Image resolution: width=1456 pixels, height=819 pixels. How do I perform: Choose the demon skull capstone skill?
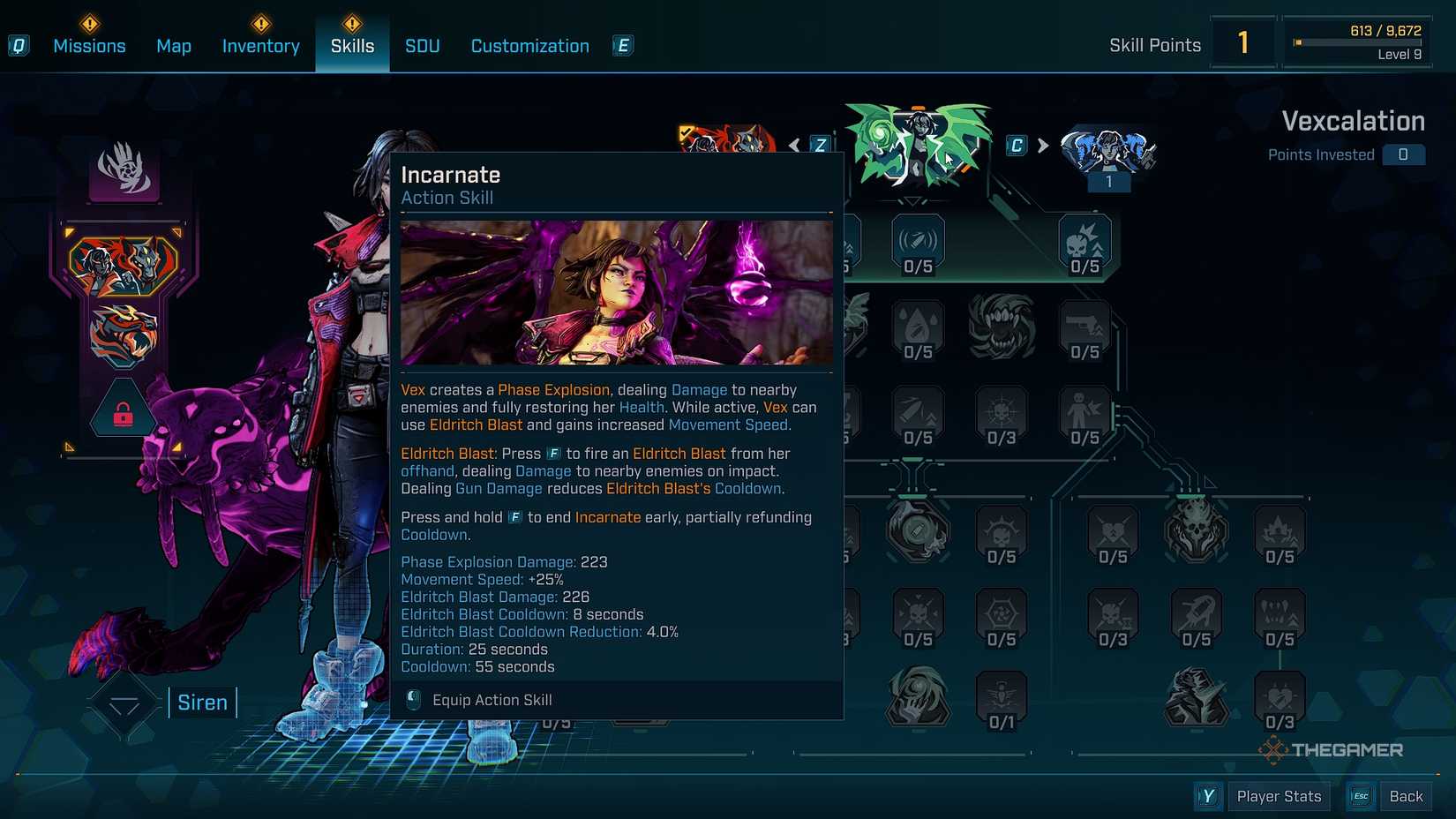1198,529
